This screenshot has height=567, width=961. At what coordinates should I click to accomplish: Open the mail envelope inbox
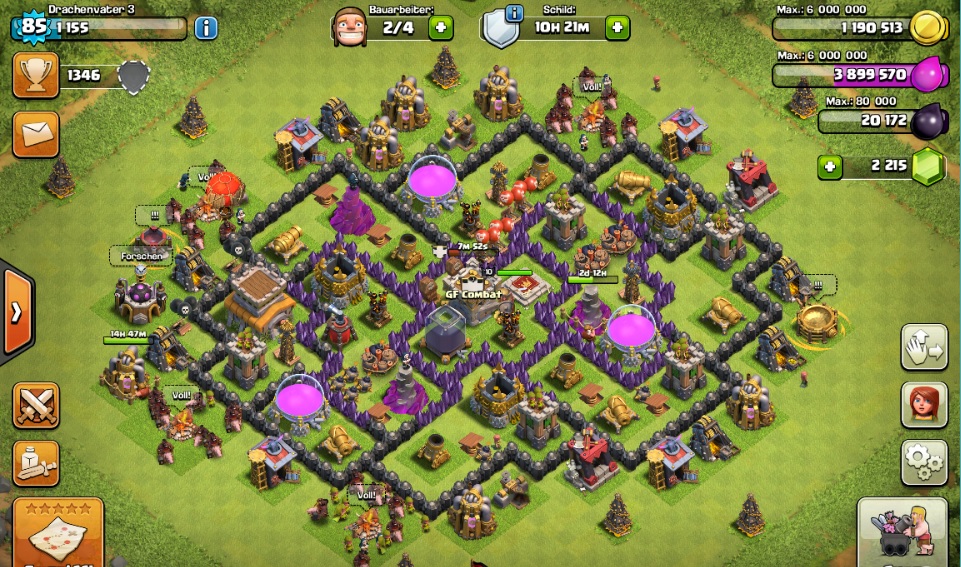point(35,131)
